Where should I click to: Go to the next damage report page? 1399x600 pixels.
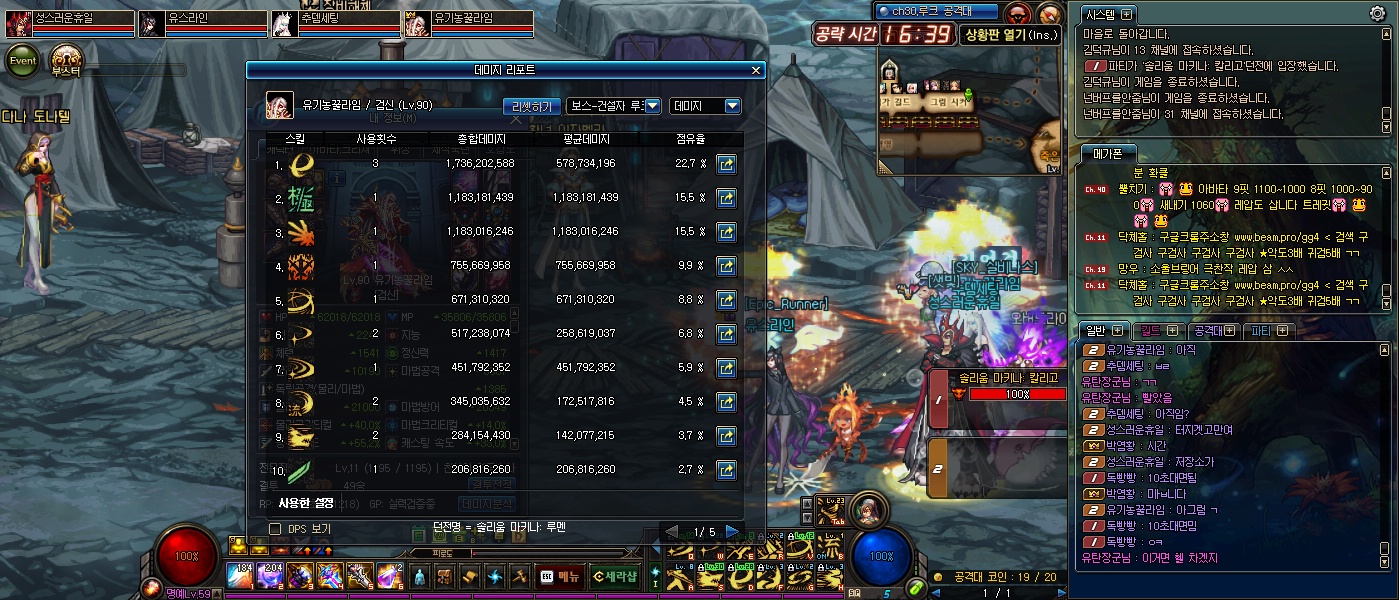733,531
